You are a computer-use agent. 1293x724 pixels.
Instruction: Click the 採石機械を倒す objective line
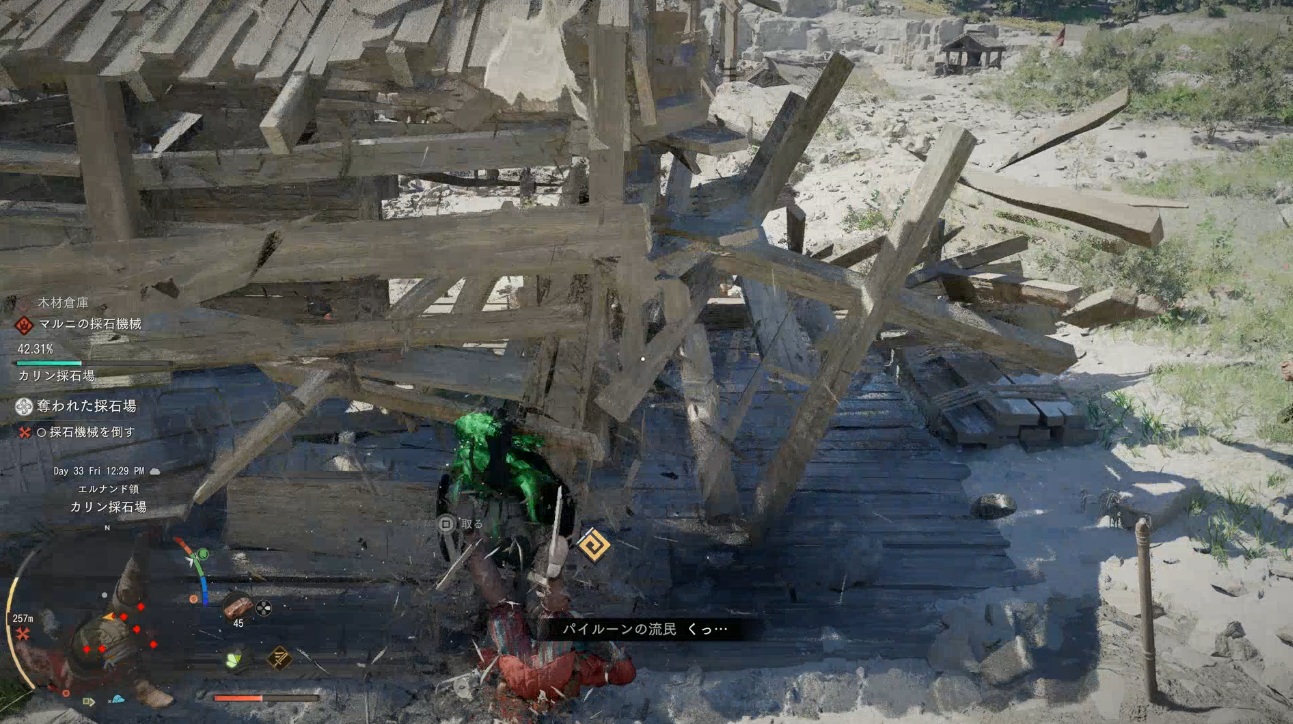(x=92, y=432)
